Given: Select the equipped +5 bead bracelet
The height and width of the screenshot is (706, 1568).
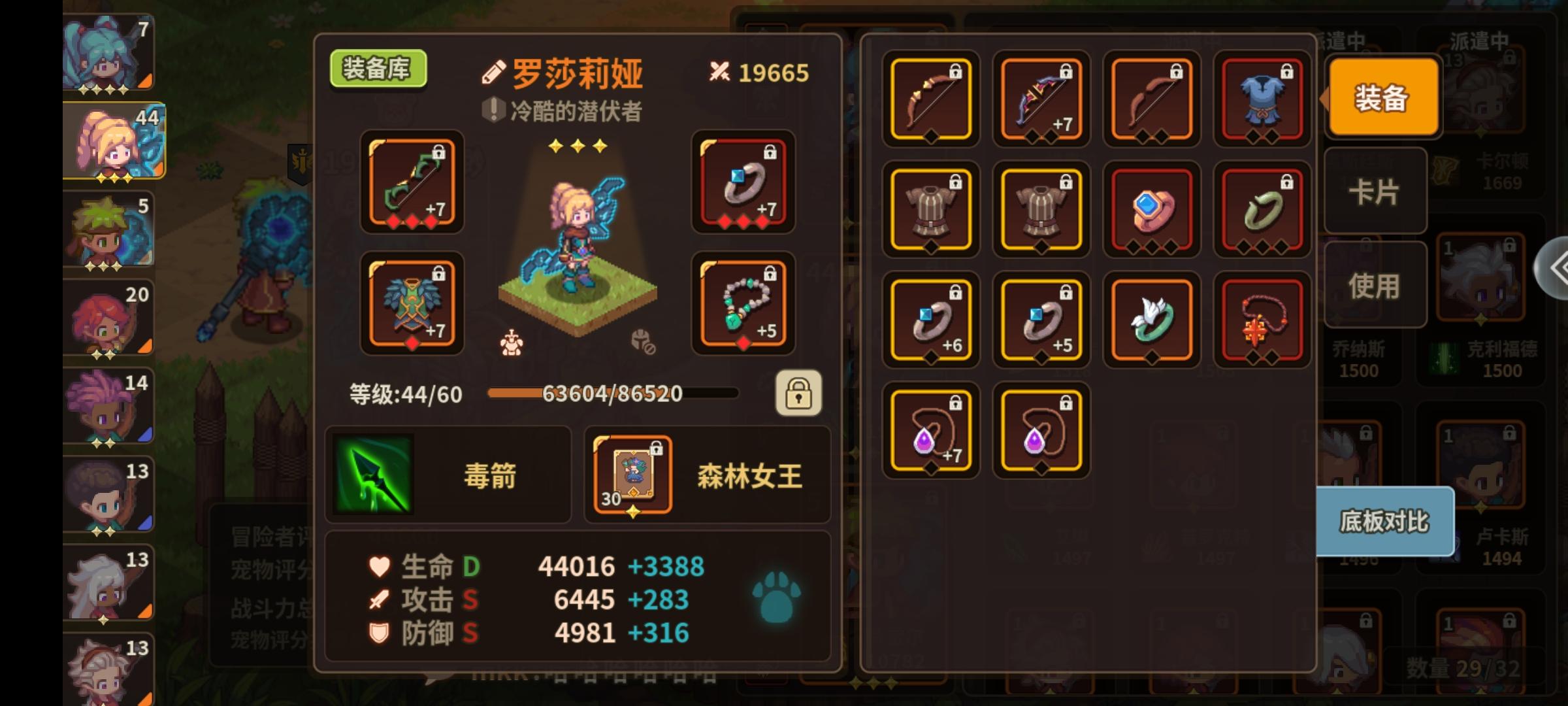Looking at the screenshot, I should click(x=743, y=304).
